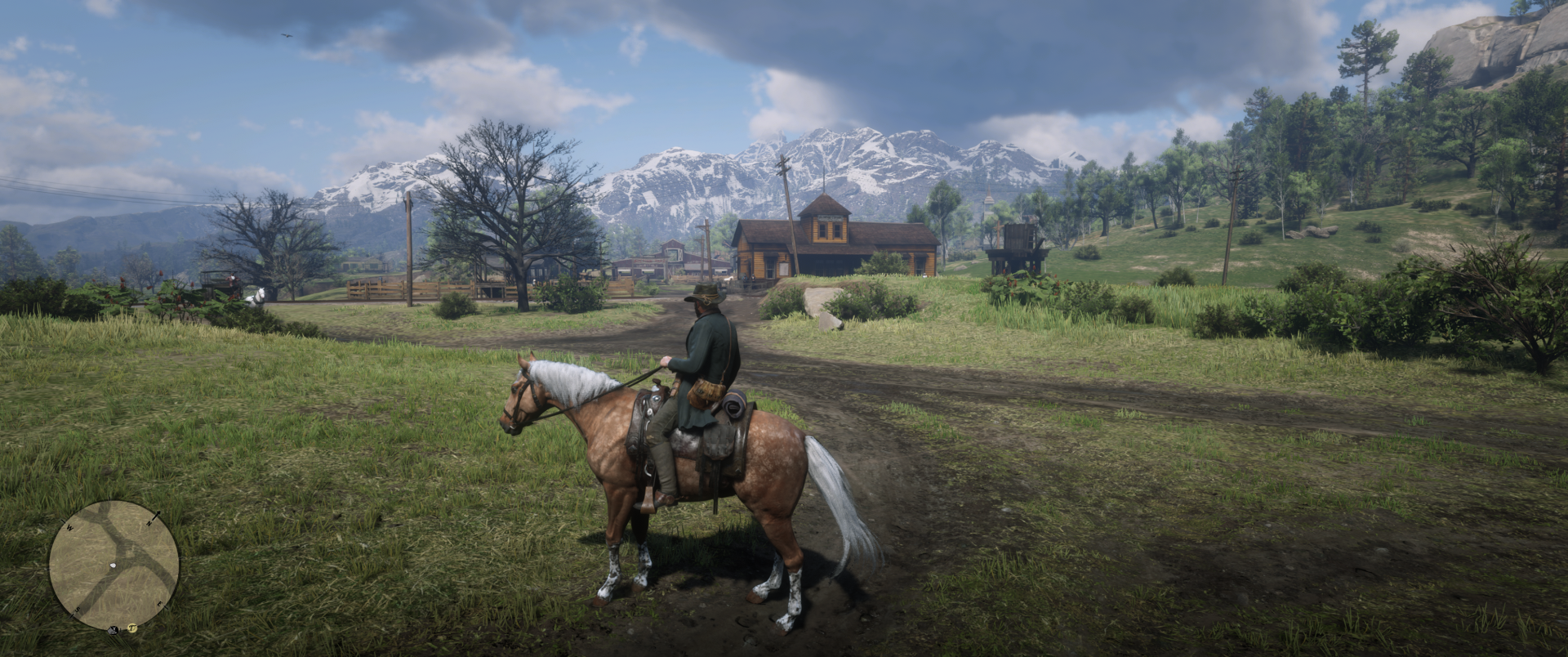Open the circular minimap
Screen dimensions: 1568x657
(114, 565)
